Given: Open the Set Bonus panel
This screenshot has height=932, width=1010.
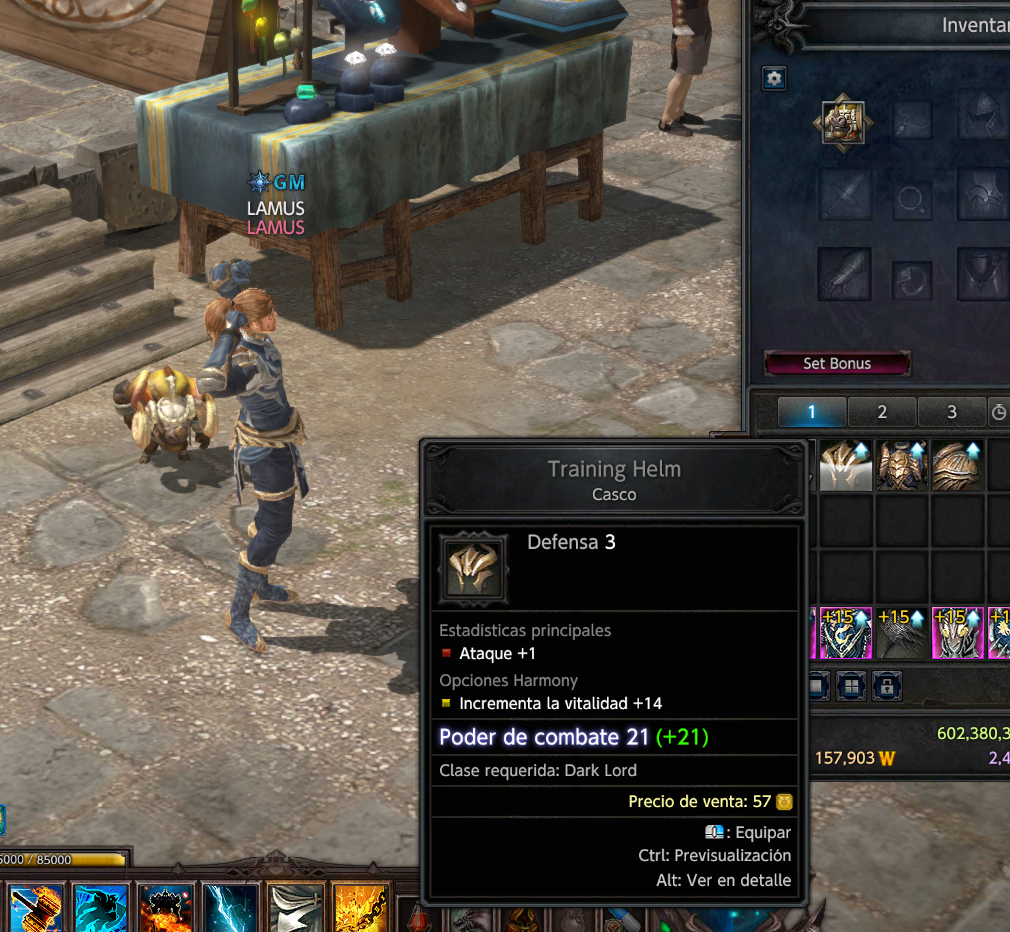Looking at the screenshot, I should coord(837,363).
